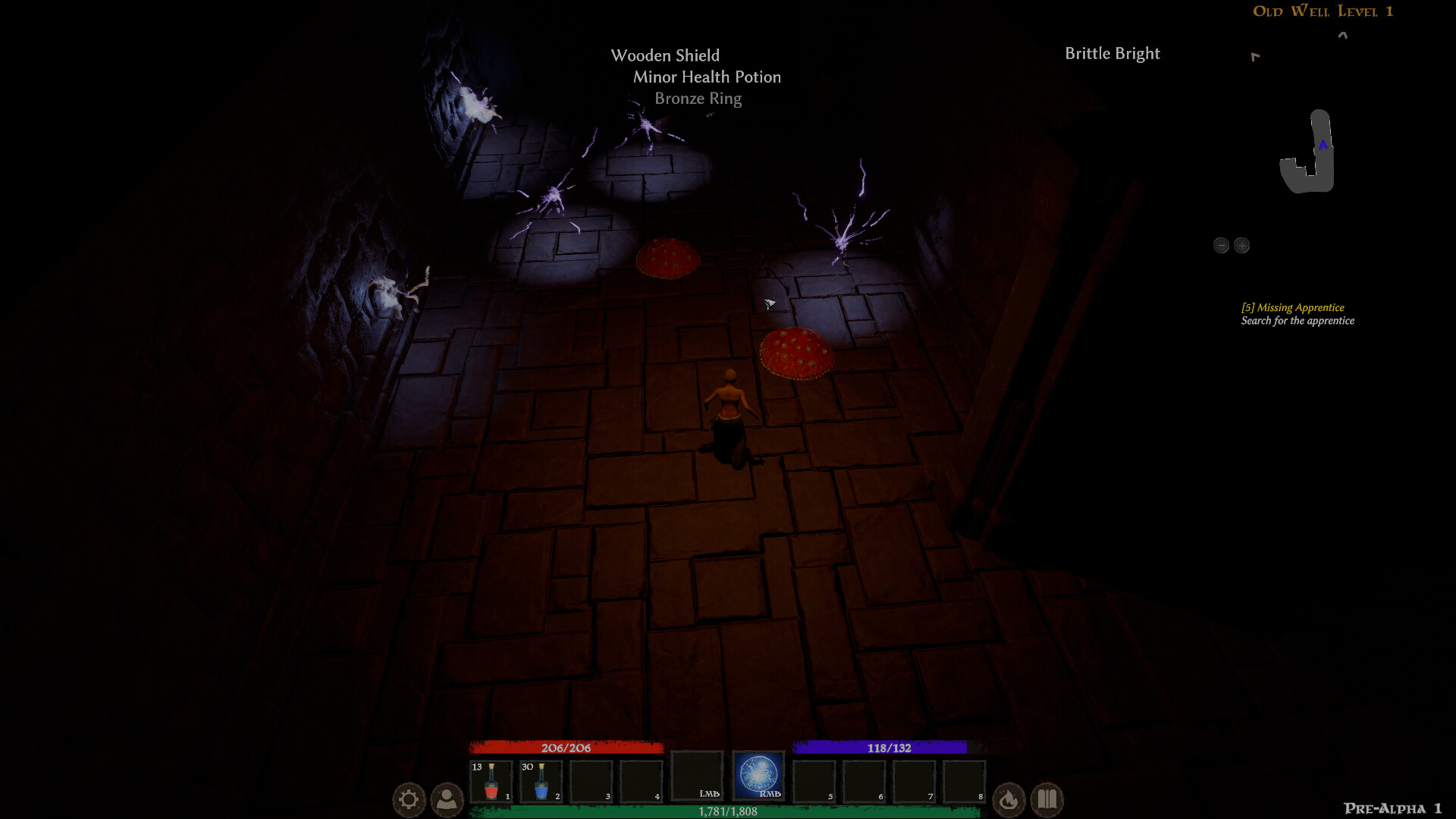Zoom in the minimap with plus button
The image size is (1456, 819).
click(x=1242, y=245)
